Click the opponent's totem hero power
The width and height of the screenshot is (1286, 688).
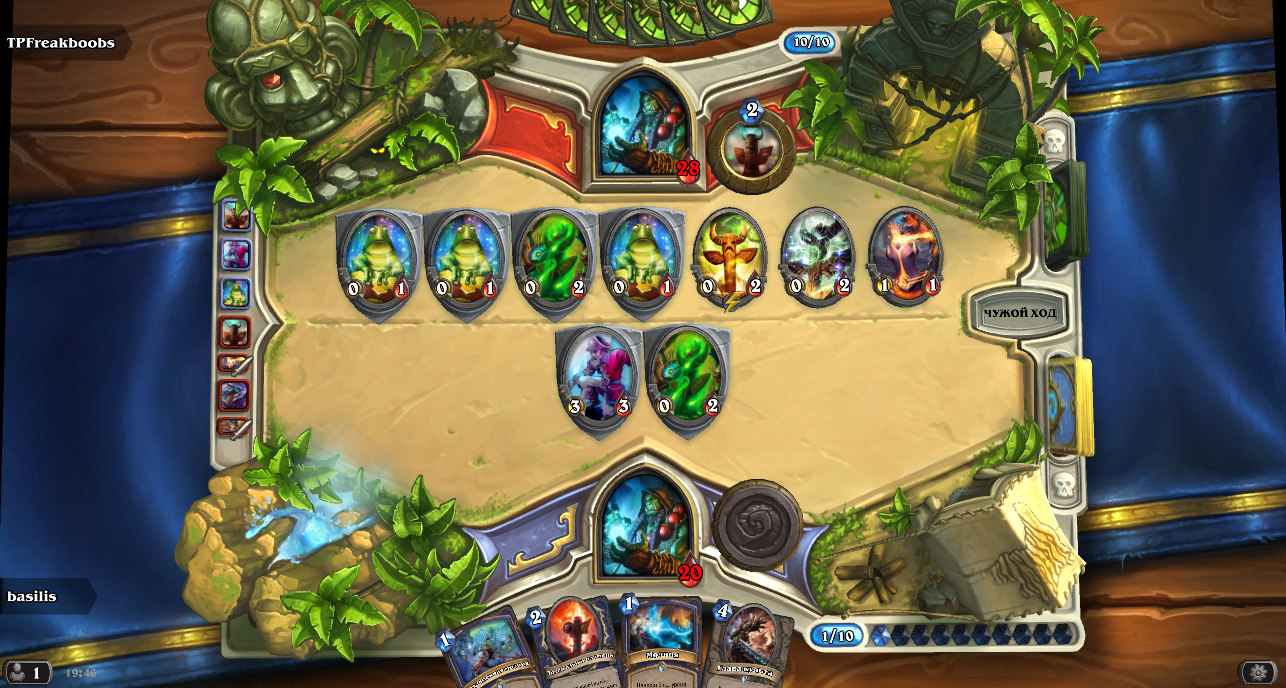(x=750, y=149)
